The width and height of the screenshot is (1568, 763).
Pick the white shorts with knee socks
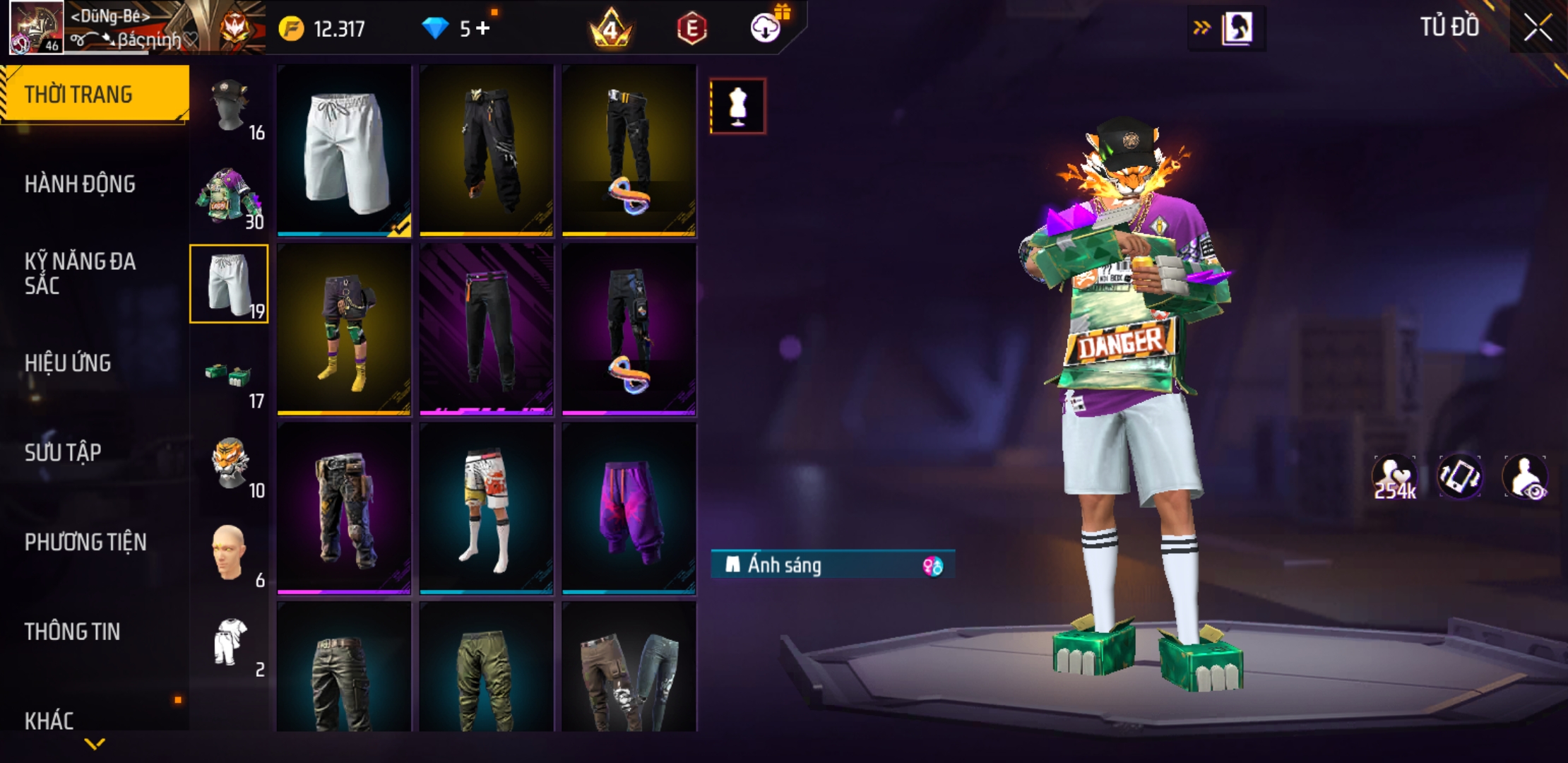pos(486,509)
